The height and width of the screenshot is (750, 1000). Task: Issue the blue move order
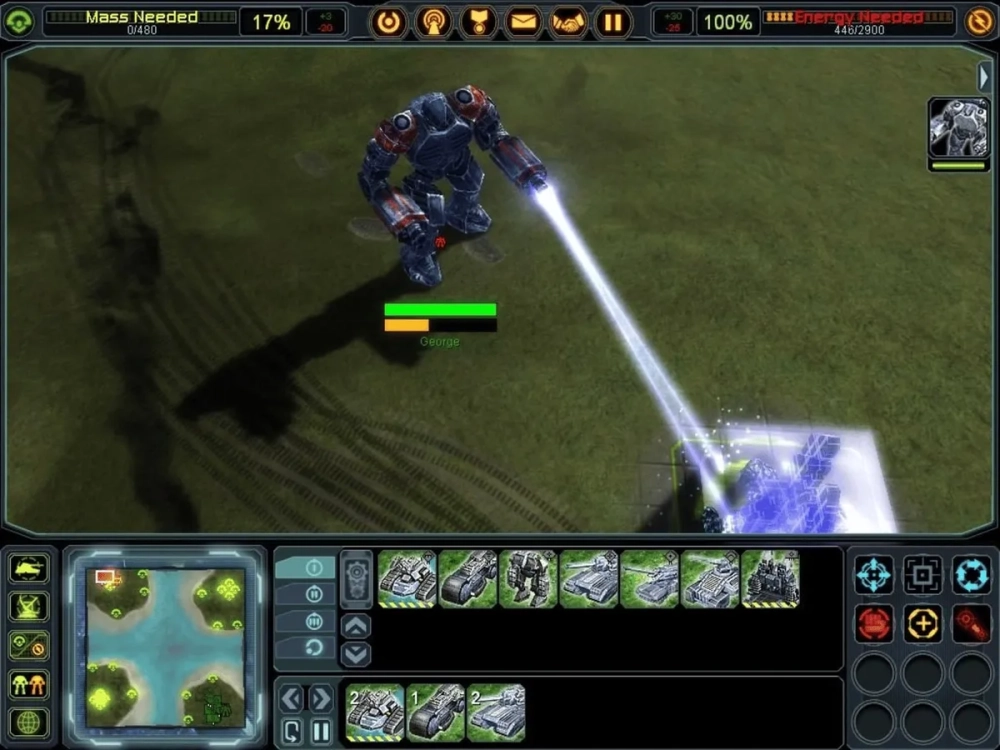(873, 575)
